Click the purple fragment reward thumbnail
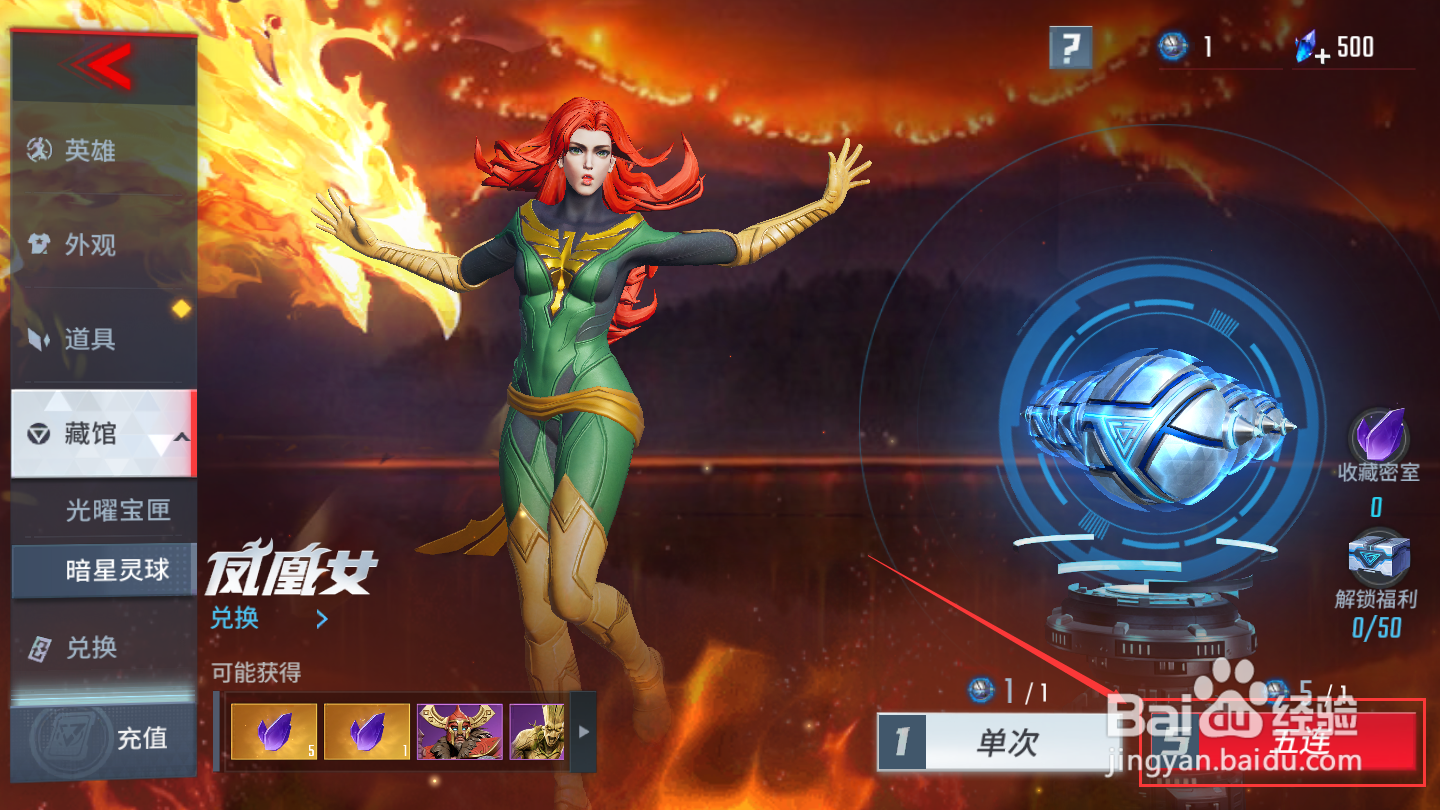Screen dimensions: 1440x810 pyautogui.click(x=272, y=733)
